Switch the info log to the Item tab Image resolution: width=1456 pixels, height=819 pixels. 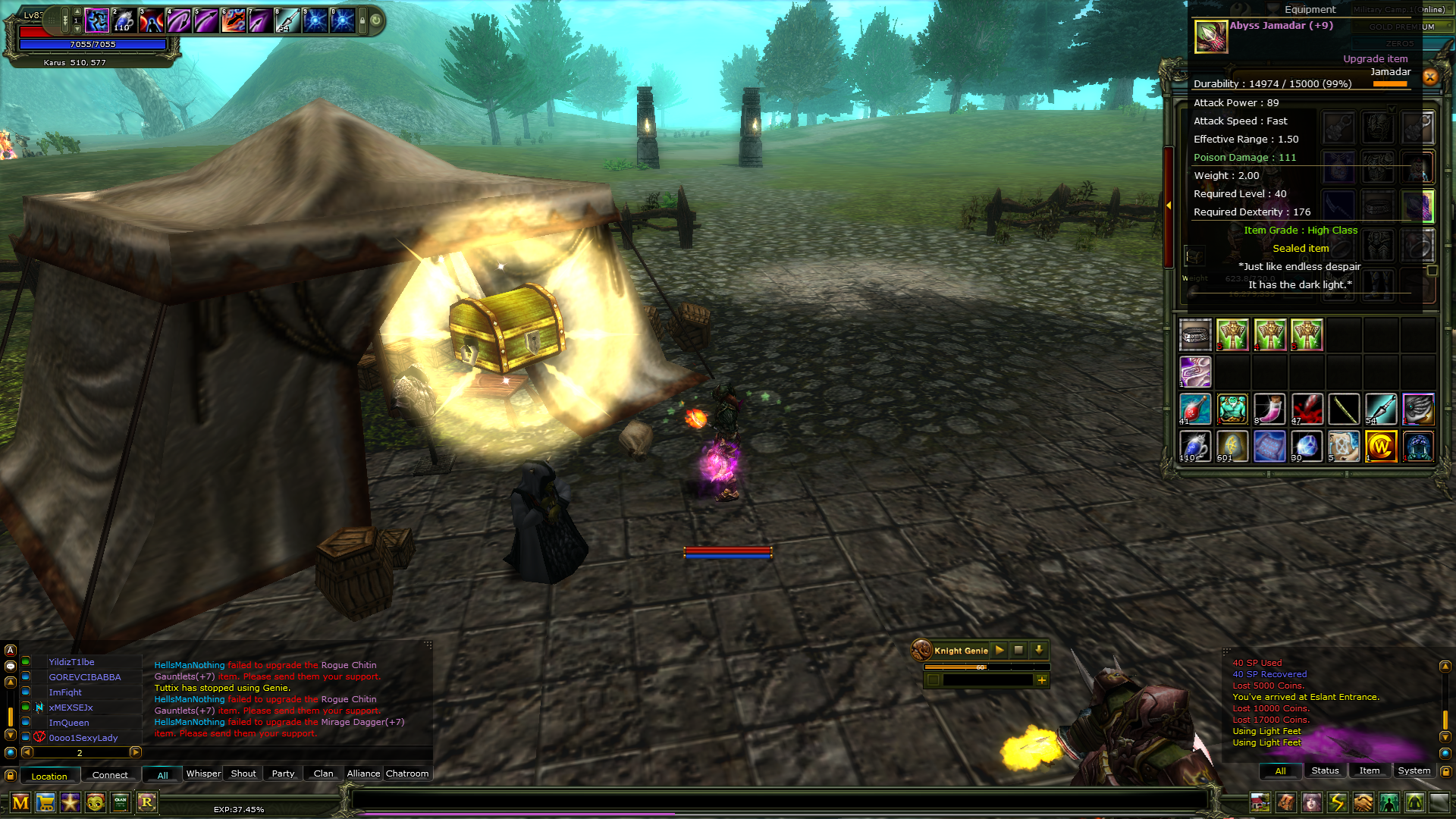tap(1370, 770)
